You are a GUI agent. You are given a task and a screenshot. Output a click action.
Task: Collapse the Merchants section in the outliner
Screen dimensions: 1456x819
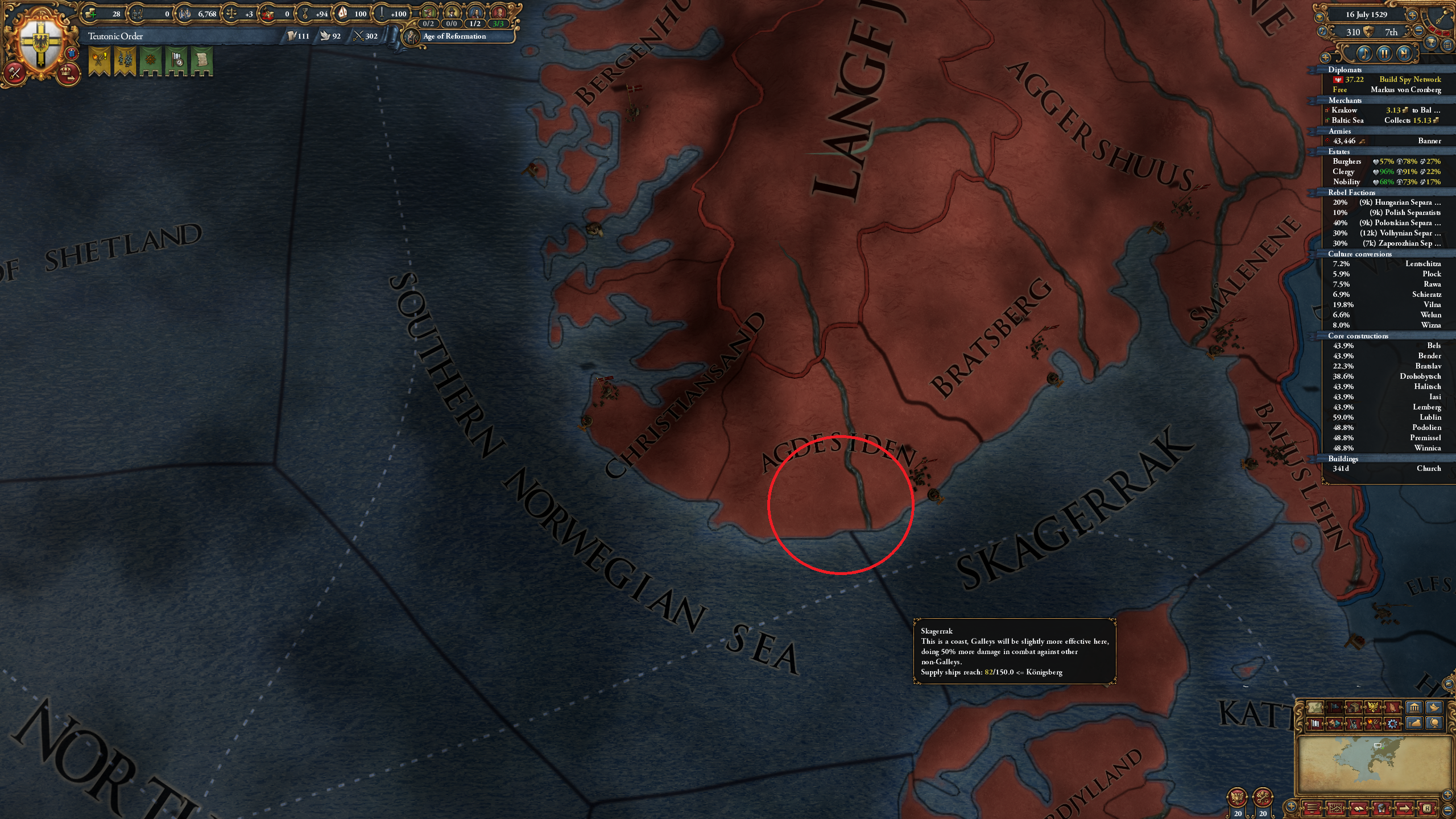coord(1346,100)
